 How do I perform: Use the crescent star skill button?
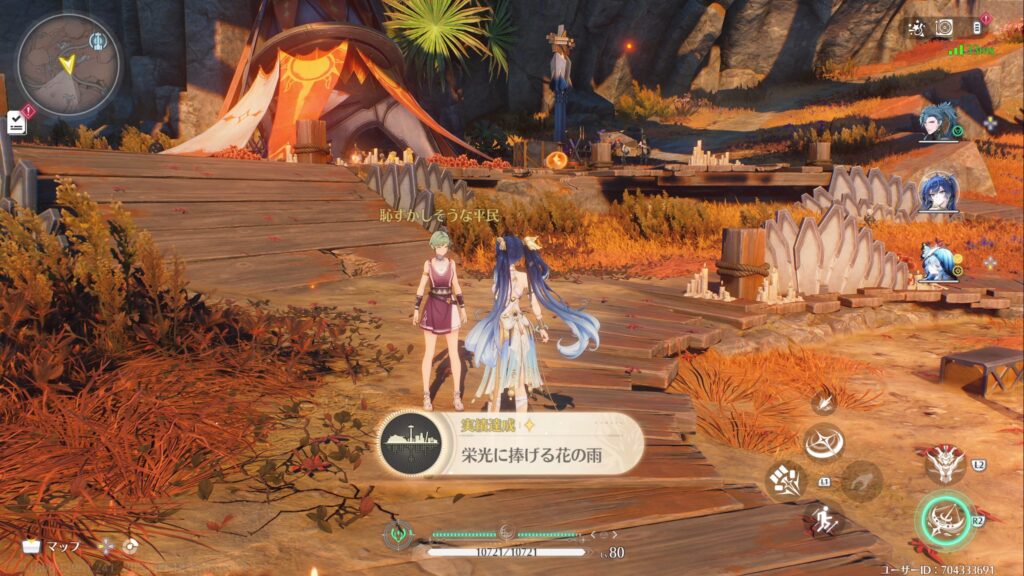[824, 443]
